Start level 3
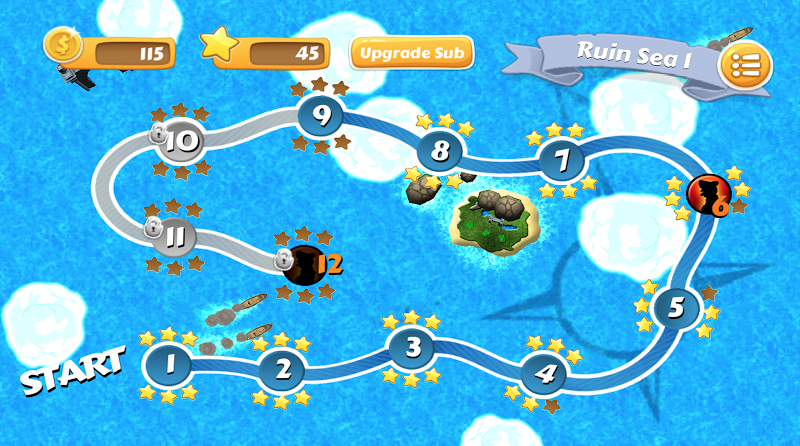Image resolution: width=800 pixels, height=446 pixels. tap(411, 348)
